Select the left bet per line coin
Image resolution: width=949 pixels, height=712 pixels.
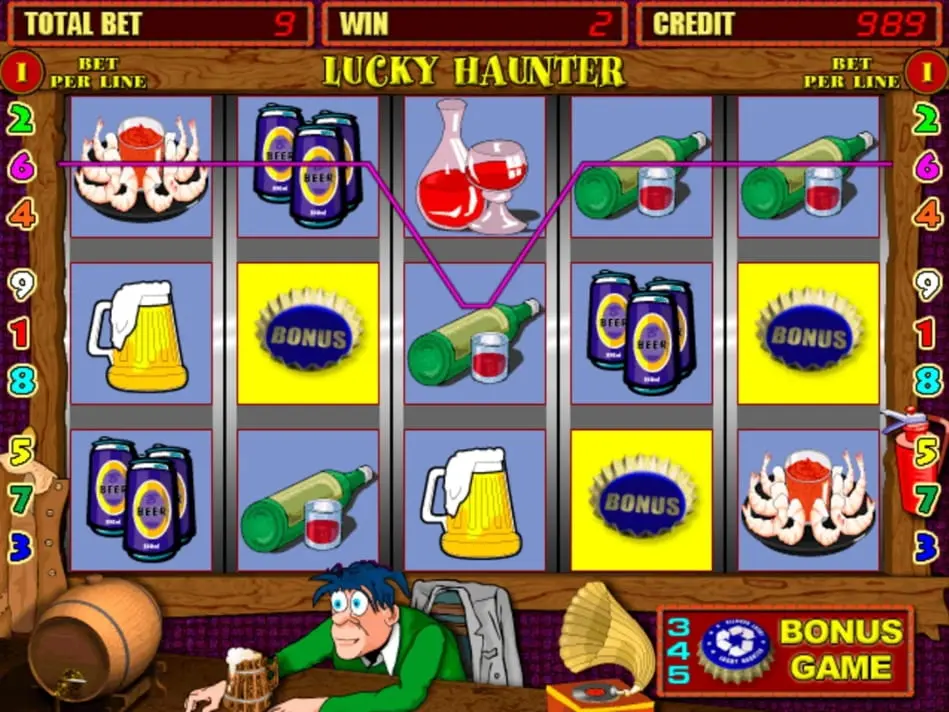pyautogui.click(x=21, y=72)
